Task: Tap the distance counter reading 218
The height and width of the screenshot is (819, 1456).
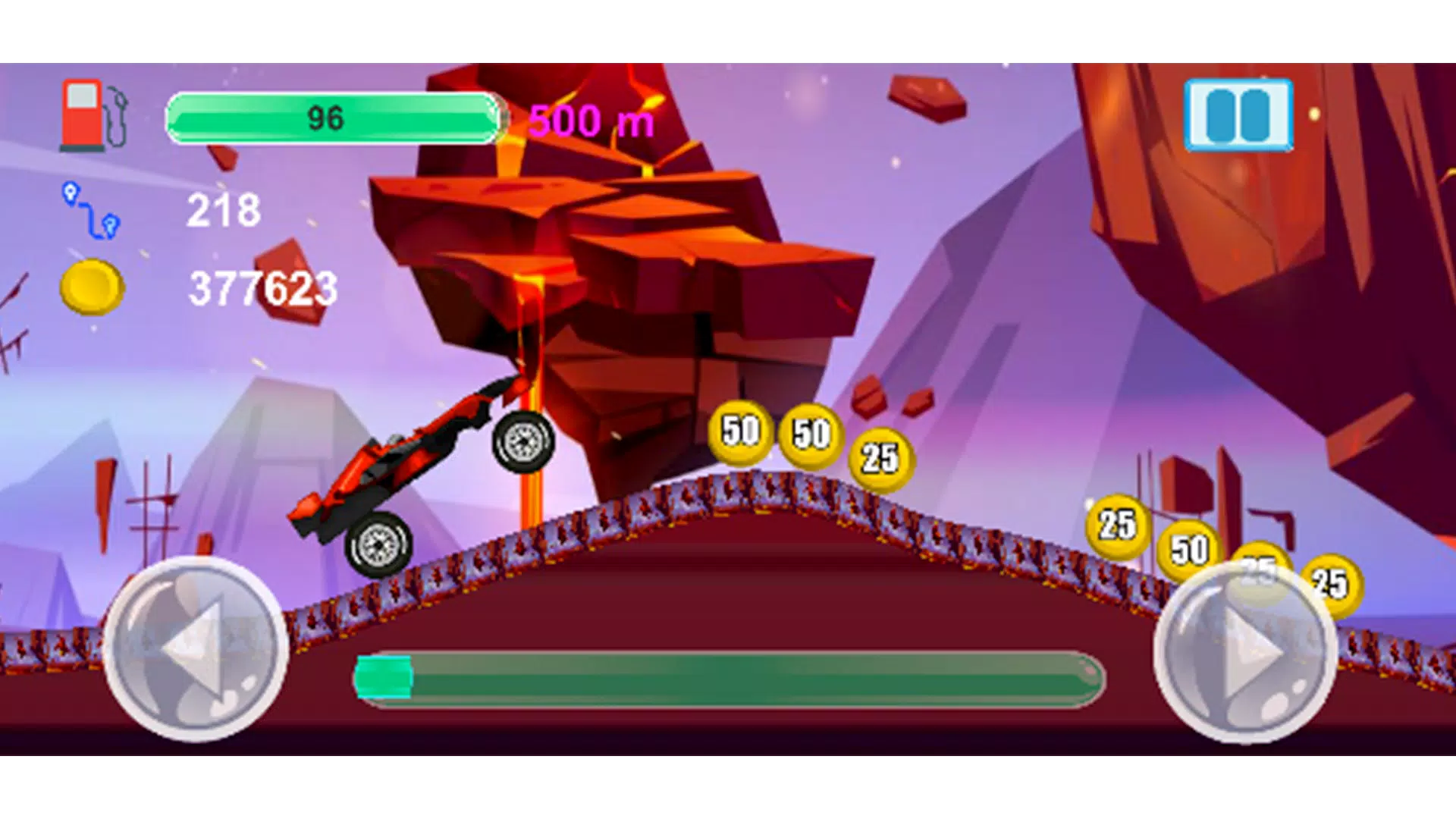Action: pos(222,211)
